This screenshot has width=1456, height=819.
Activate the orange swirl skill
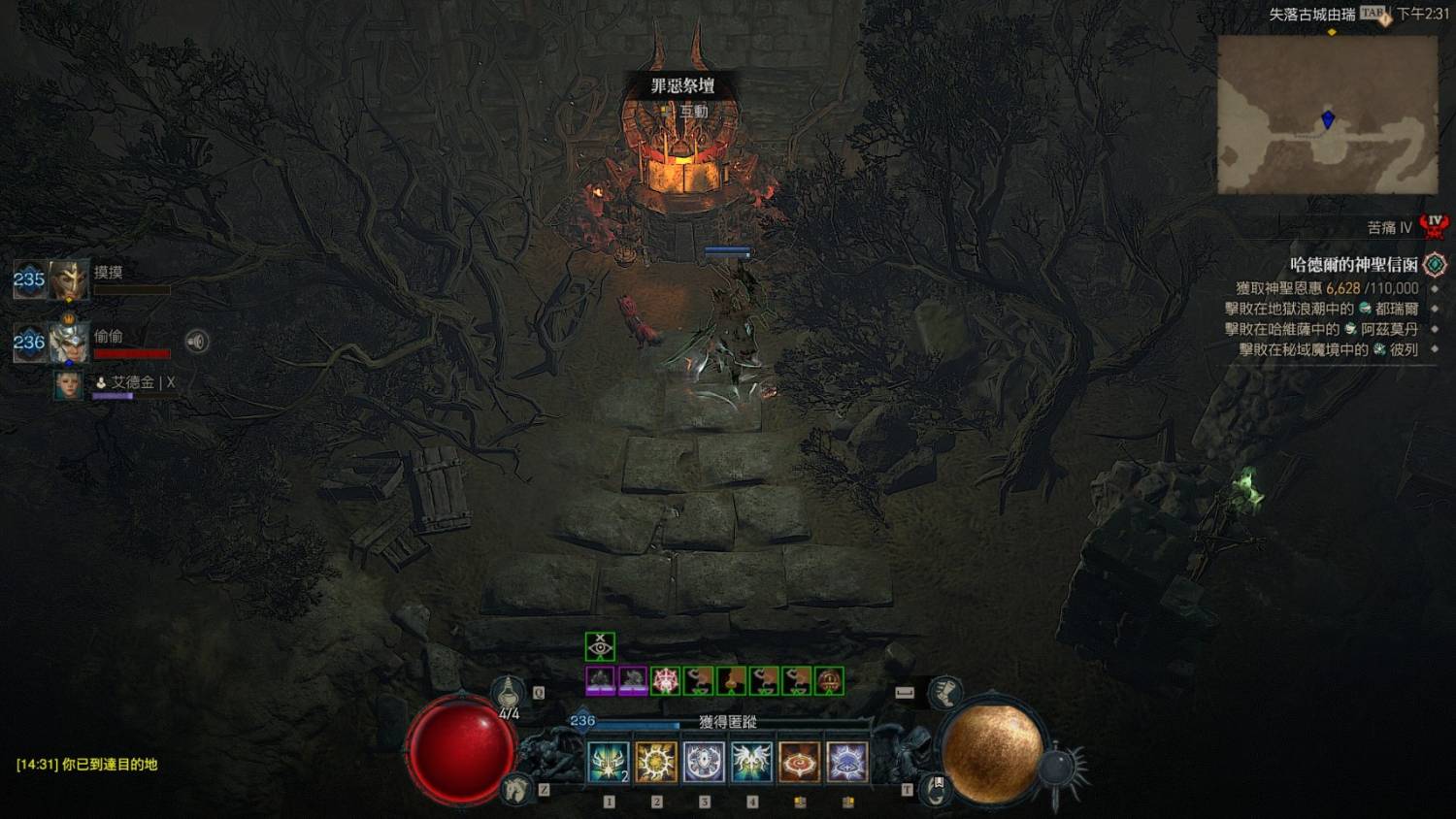pos(799,763)
